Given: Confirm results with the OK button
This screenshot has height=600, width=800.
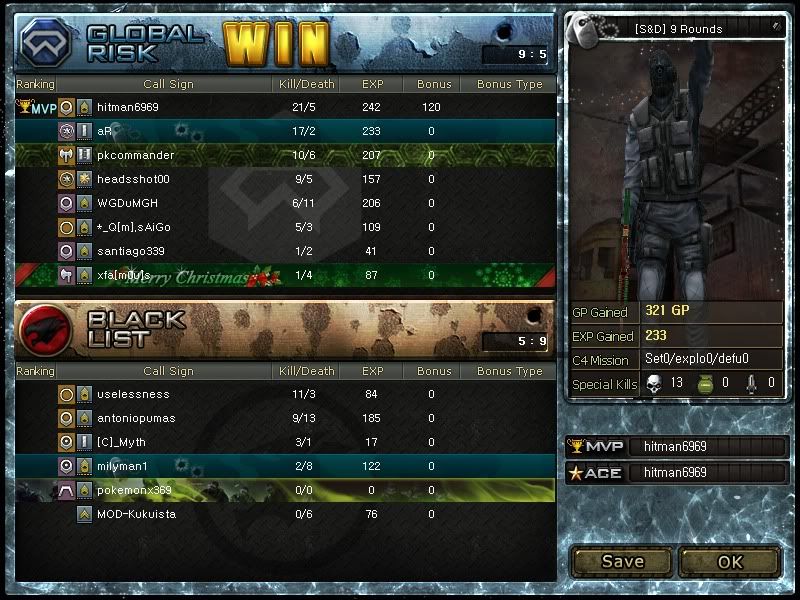Looking at the screenshot, I should (x=730, y=561).
